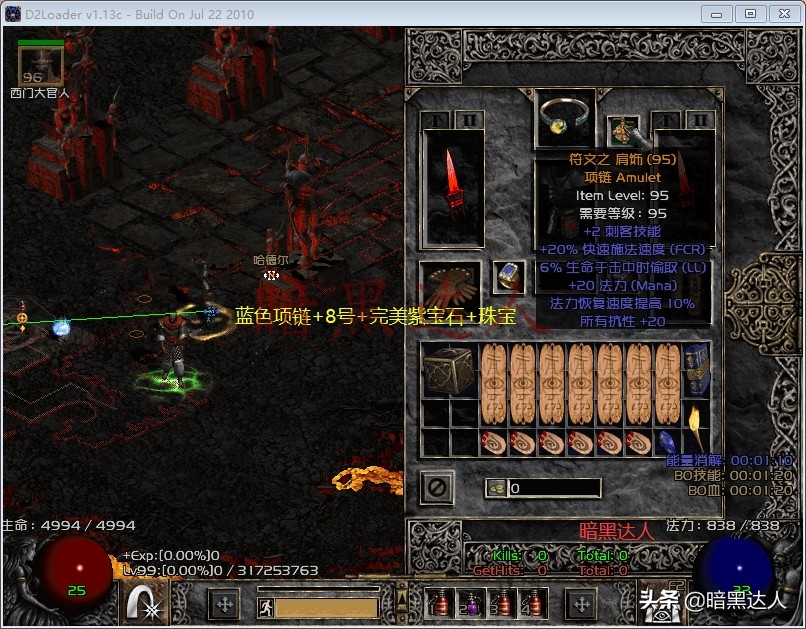Select the blue sapphire gem in inventory
The image size is (806, 629).
point(667,442)
